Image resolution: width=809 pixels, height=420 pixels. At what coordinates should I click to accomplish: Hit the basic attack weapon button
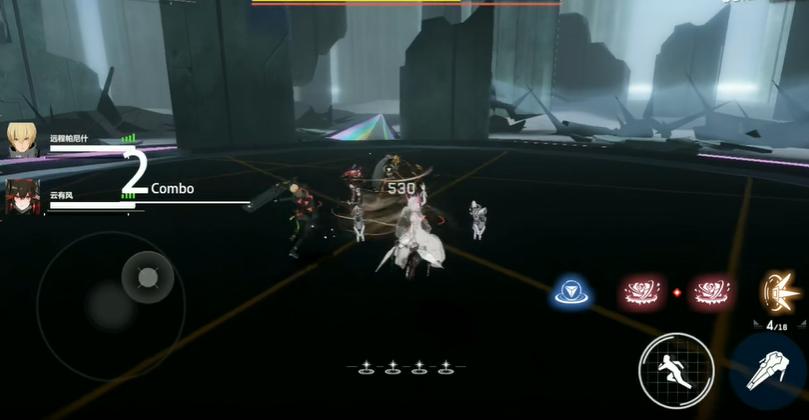coord(770,371)
